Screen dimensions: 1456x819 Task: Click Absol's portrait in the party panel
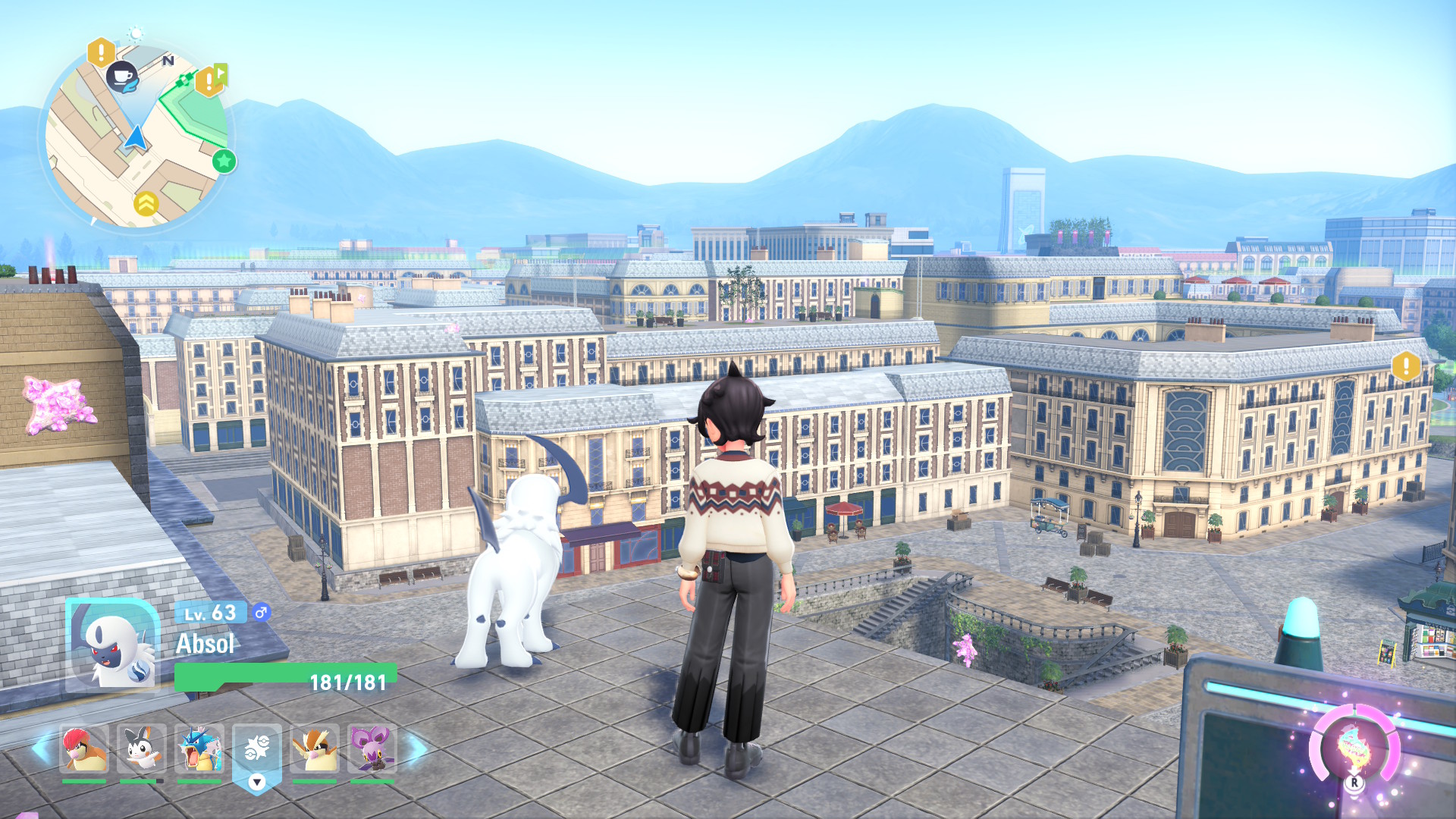[114, 646]
